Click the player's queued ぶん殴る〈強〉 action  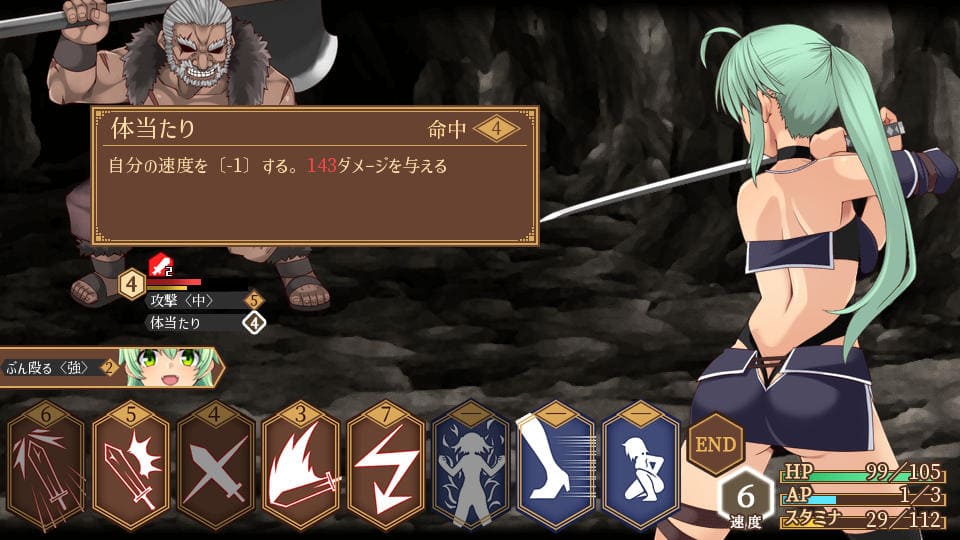pyautogui.click(x=60, y=367)
